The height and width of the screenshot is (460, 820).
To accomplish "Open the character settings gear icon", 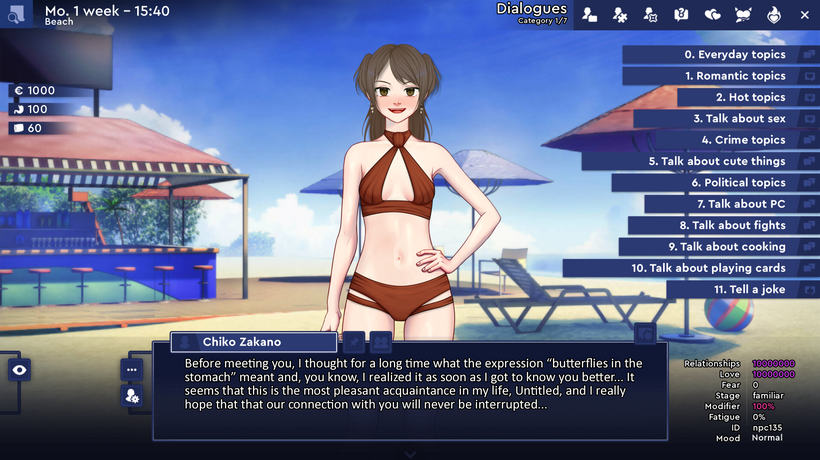I will click(132, 397).
